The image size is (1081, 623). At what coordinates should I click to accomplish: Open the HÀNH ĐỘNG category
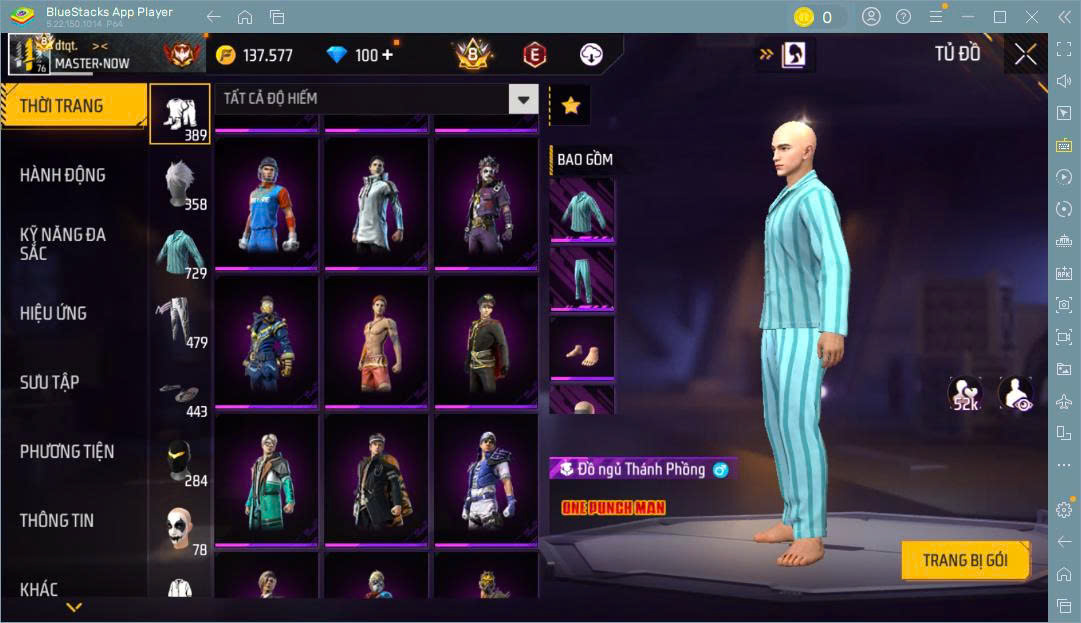(x=63, y=175)
